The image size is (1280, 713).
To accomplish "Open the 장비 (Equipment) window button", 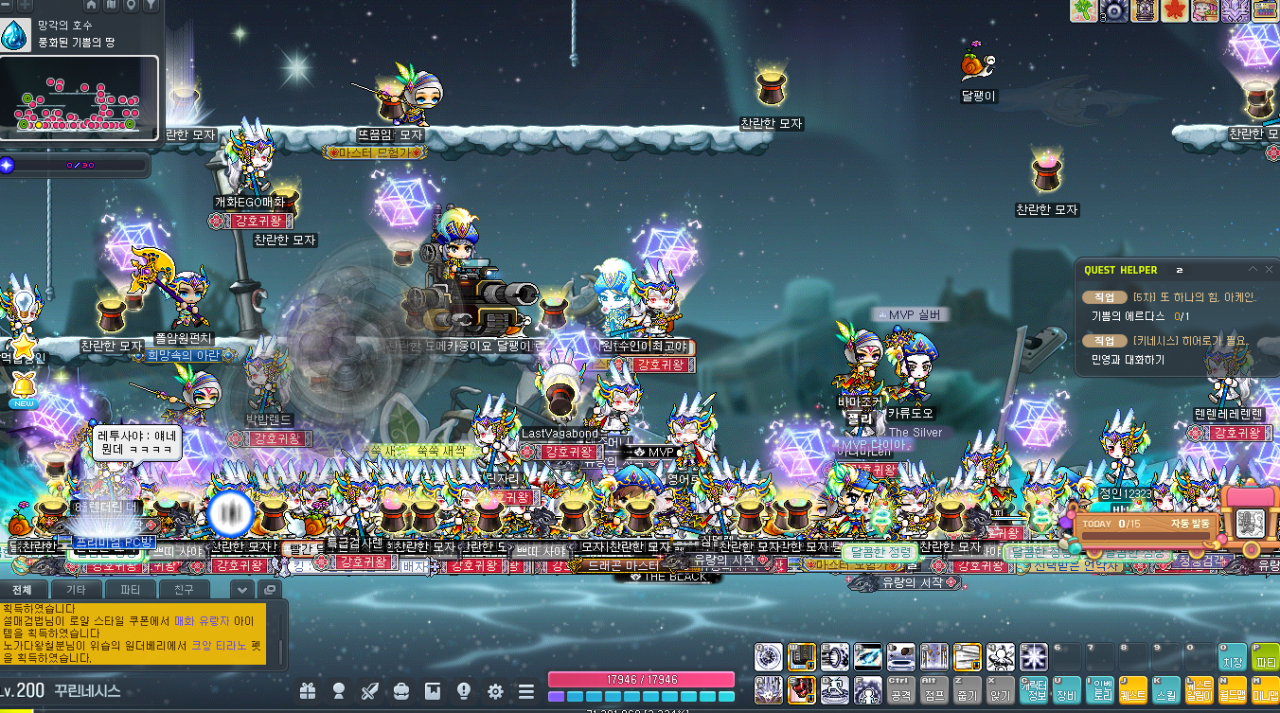I will pos(1067,690).
